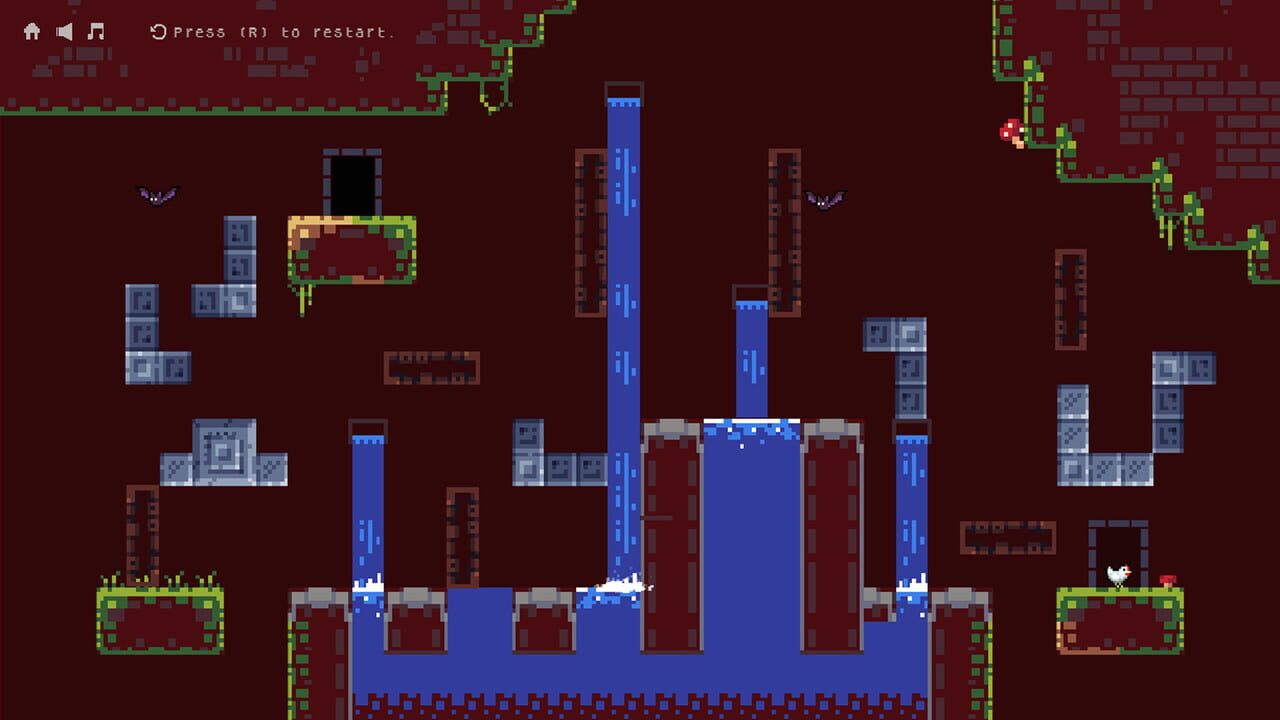Click the red mushroom beside the chicken

[1170, 578]
